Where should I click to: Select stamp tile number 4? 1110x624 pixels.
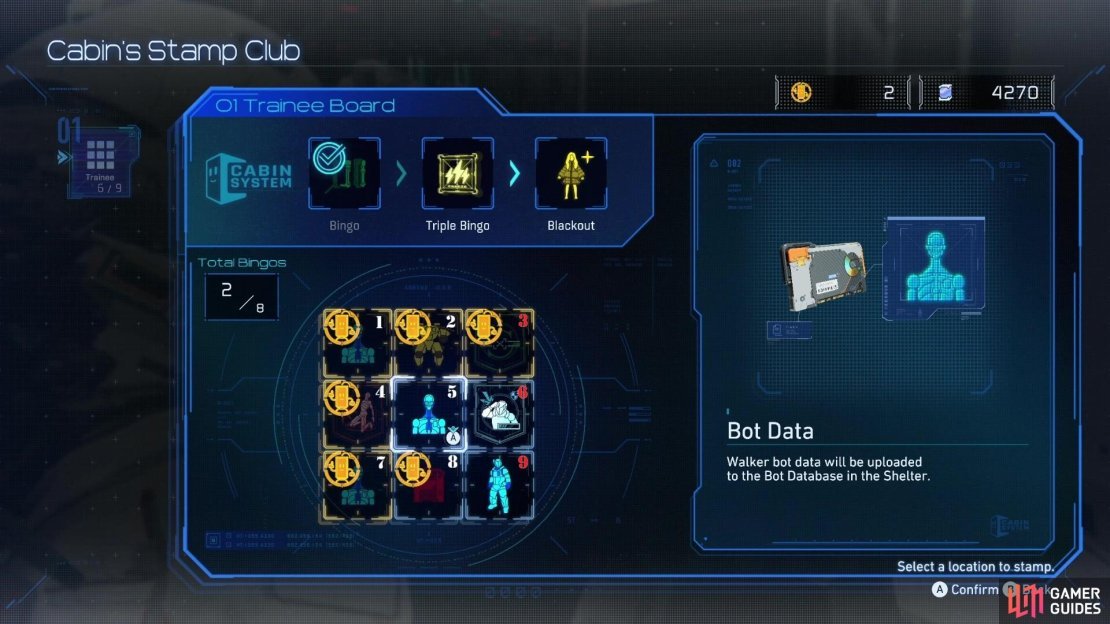pyautogui.click(x=356, y=414)
